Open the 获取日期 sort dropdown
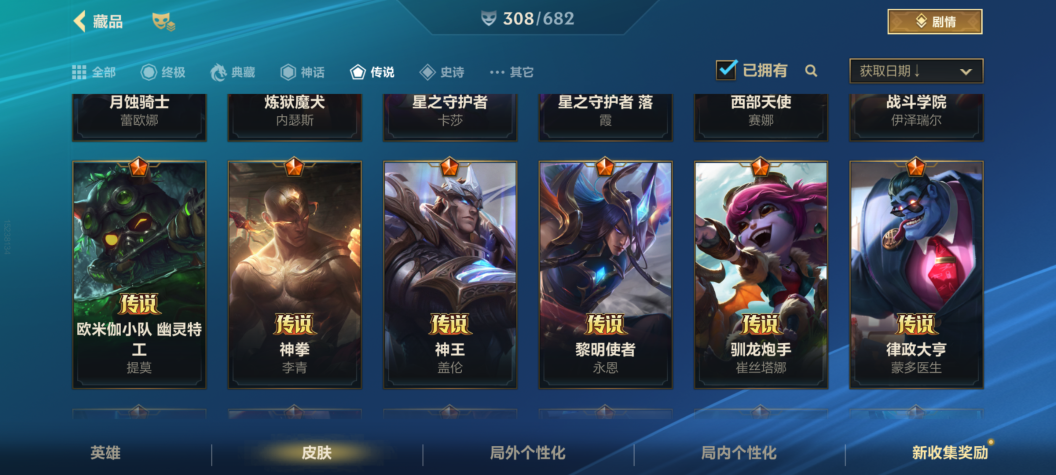The height and width of the screenshot is (475, 1056). coord(915,71)
